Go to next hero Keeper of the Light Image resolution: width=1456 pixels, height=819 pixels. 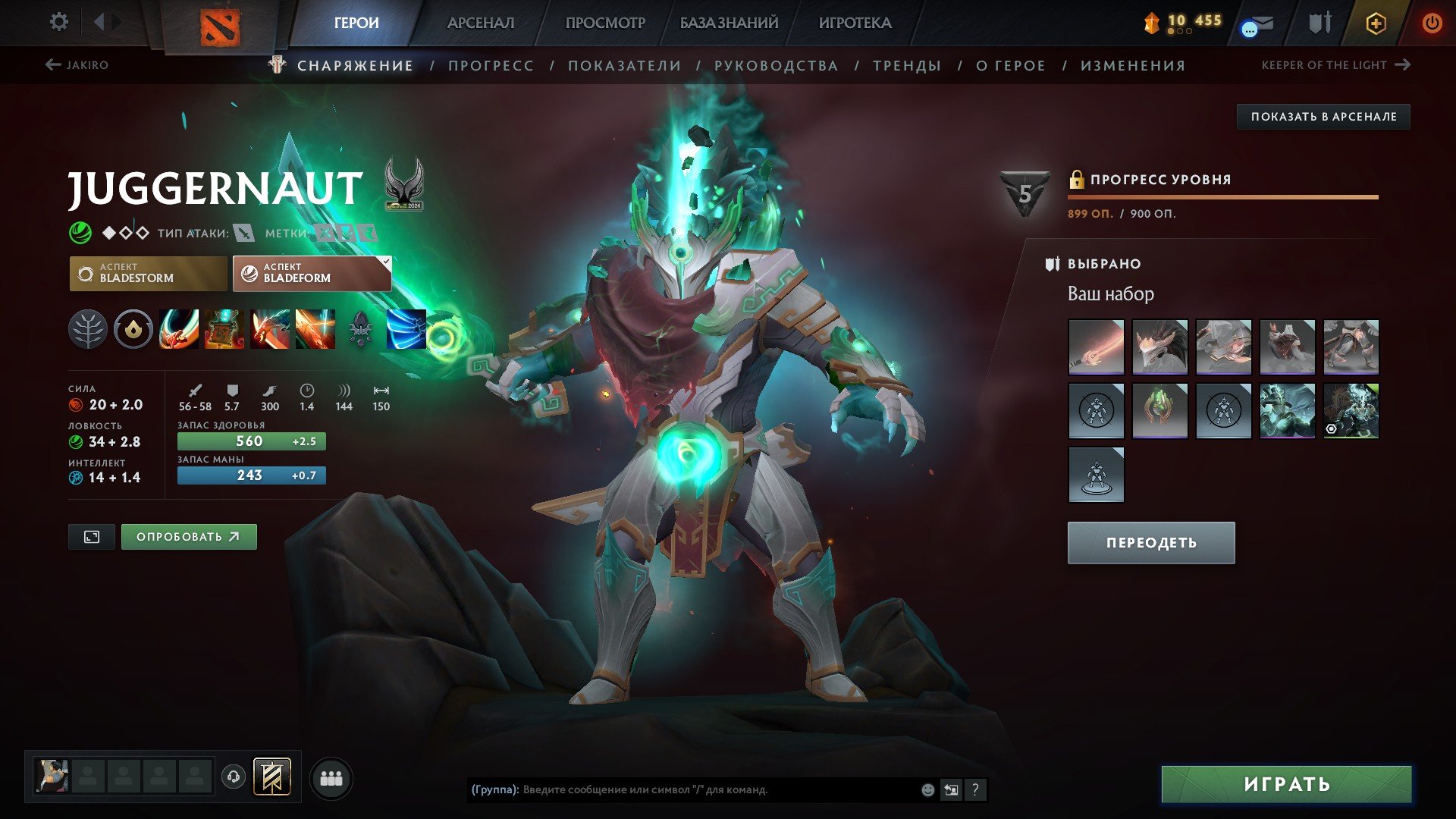(1335, 65)
